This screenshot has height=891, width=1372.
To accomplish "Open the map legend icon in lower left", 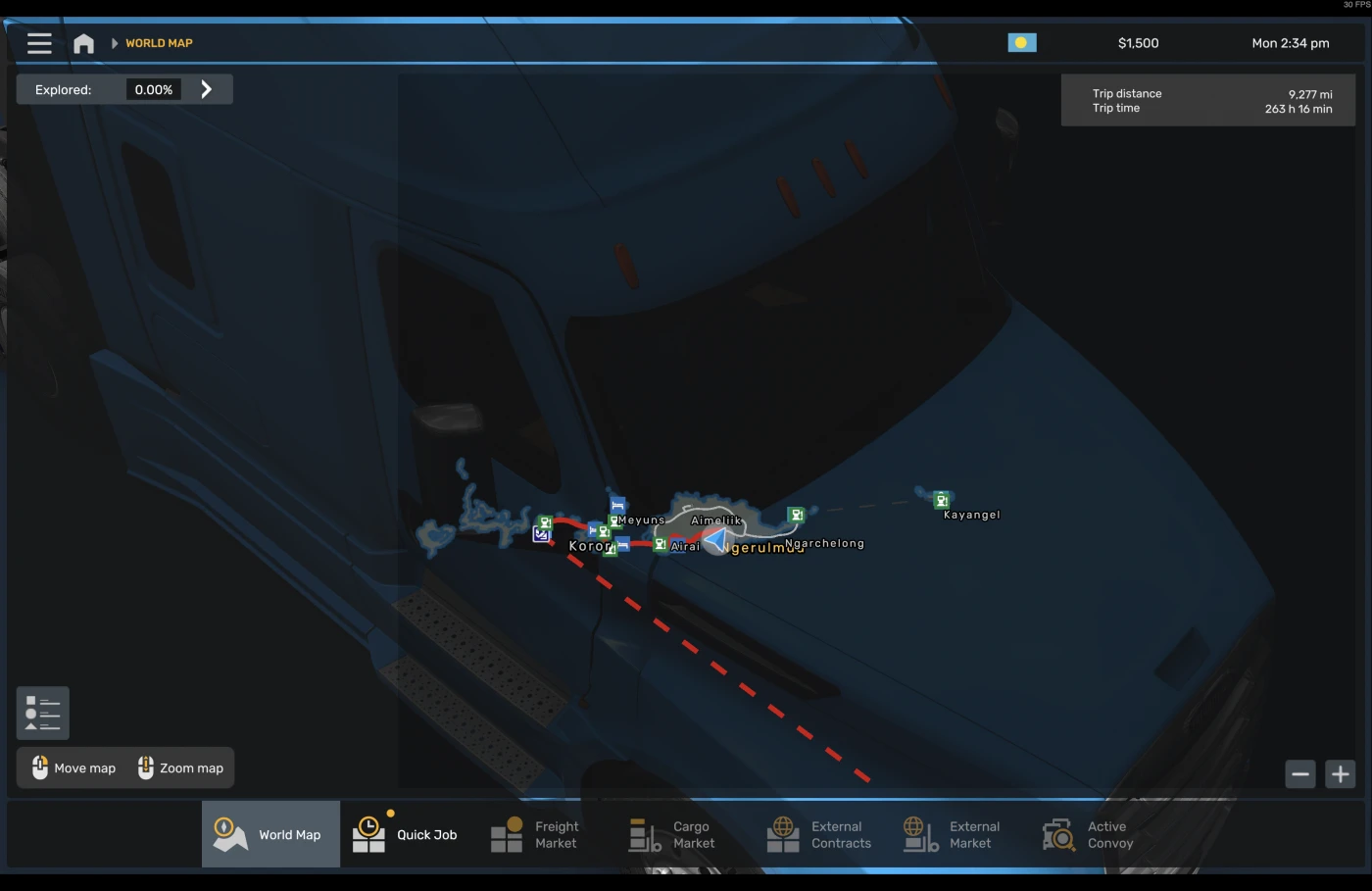I will point(41,713).
